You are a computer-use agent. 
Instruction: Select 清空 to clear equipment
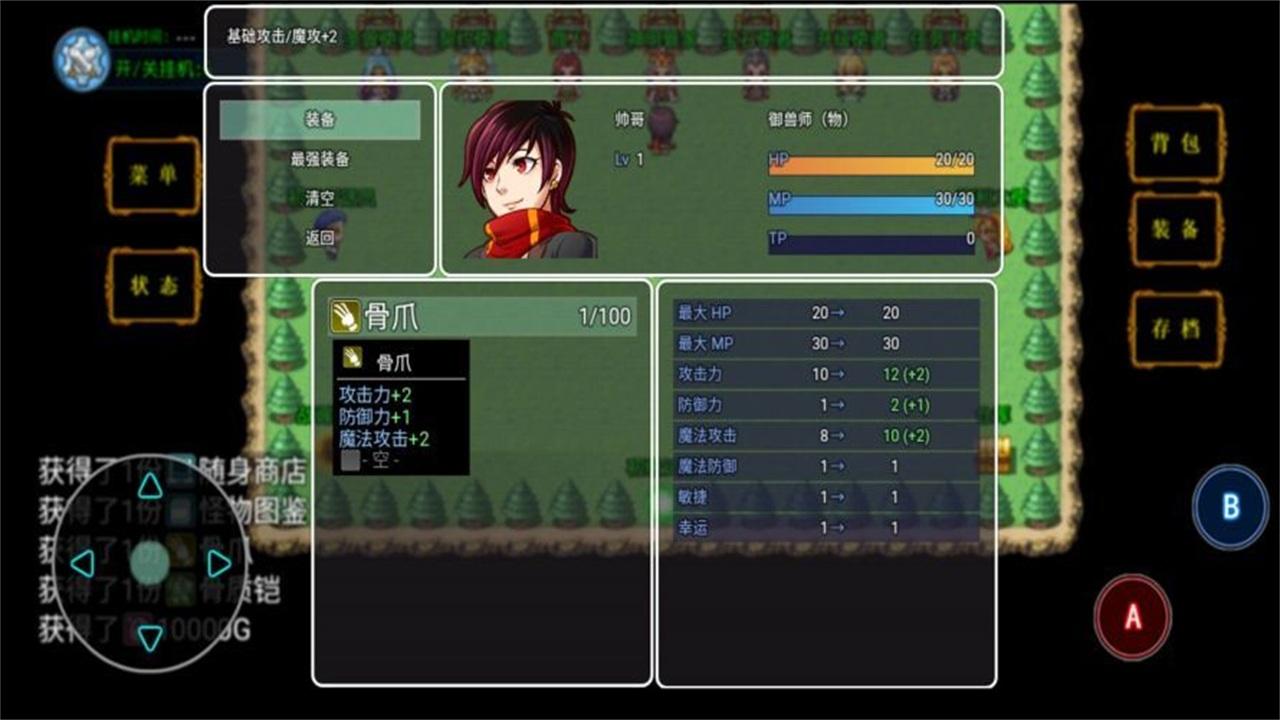click(321, 199)
